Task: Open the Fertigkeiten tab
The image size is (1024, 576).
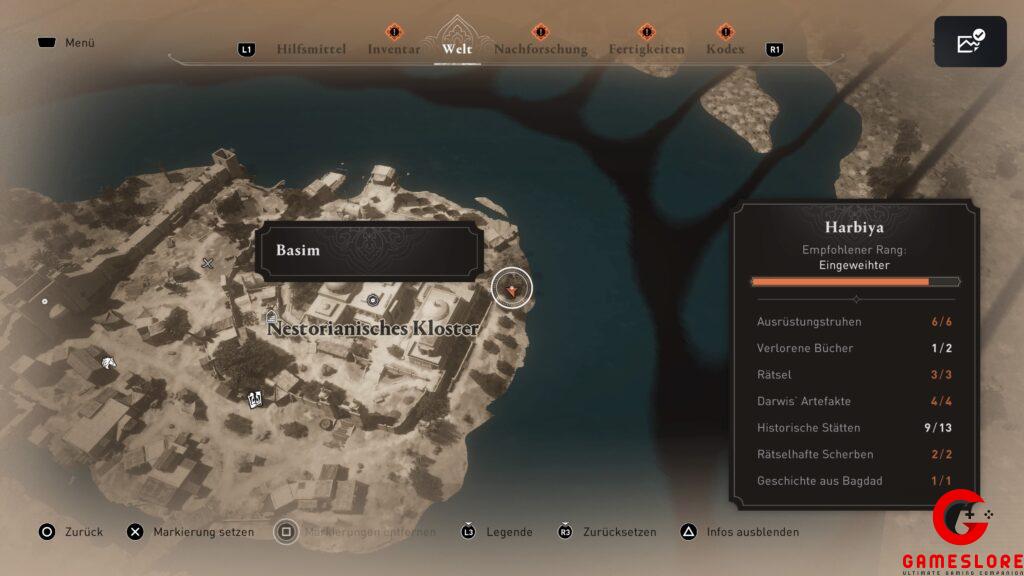Action: click(647, 49)
